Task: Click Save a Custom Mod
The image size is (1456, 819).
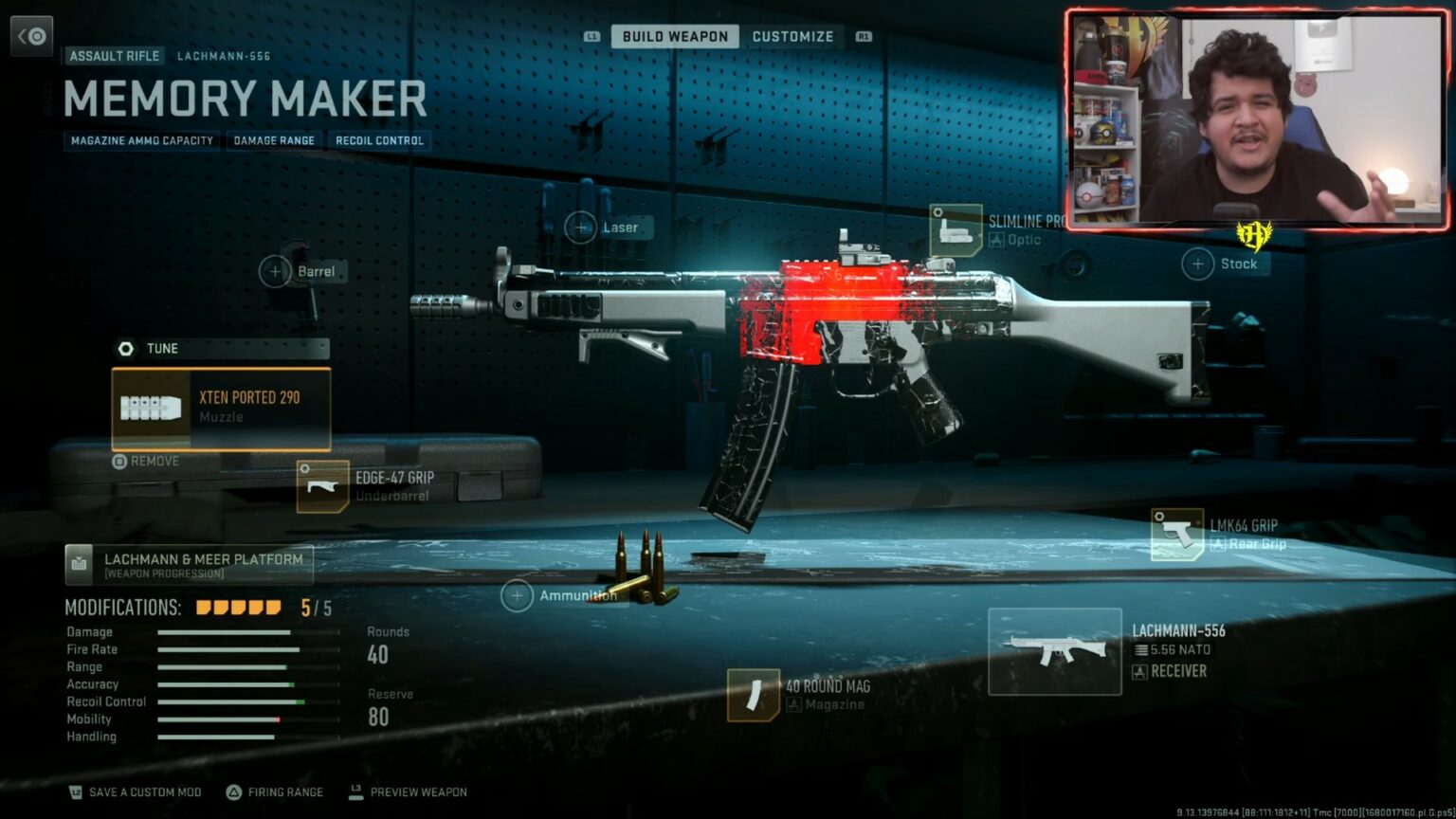Action: coord(134,792)
